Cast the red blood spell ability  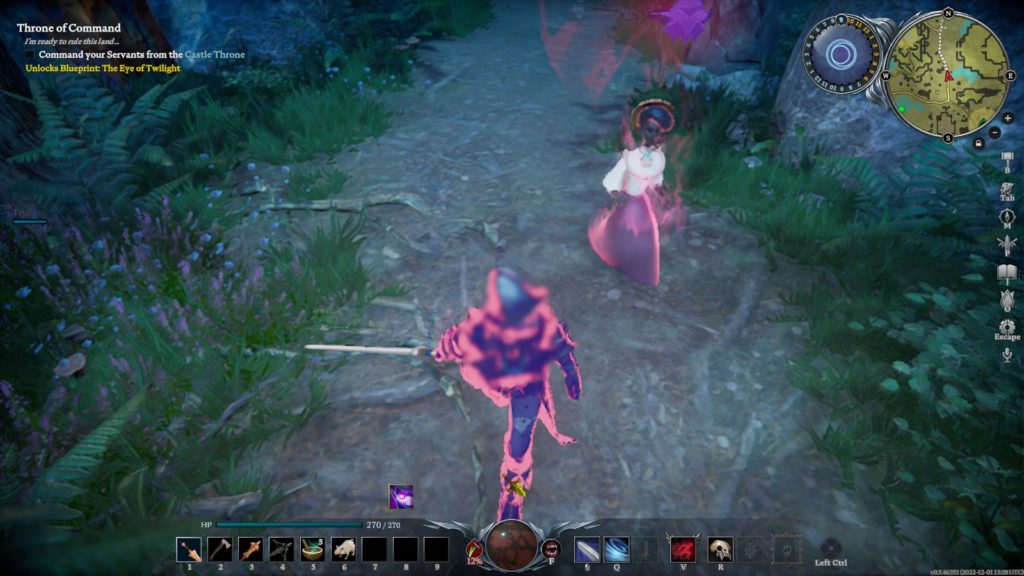point(683,549)
